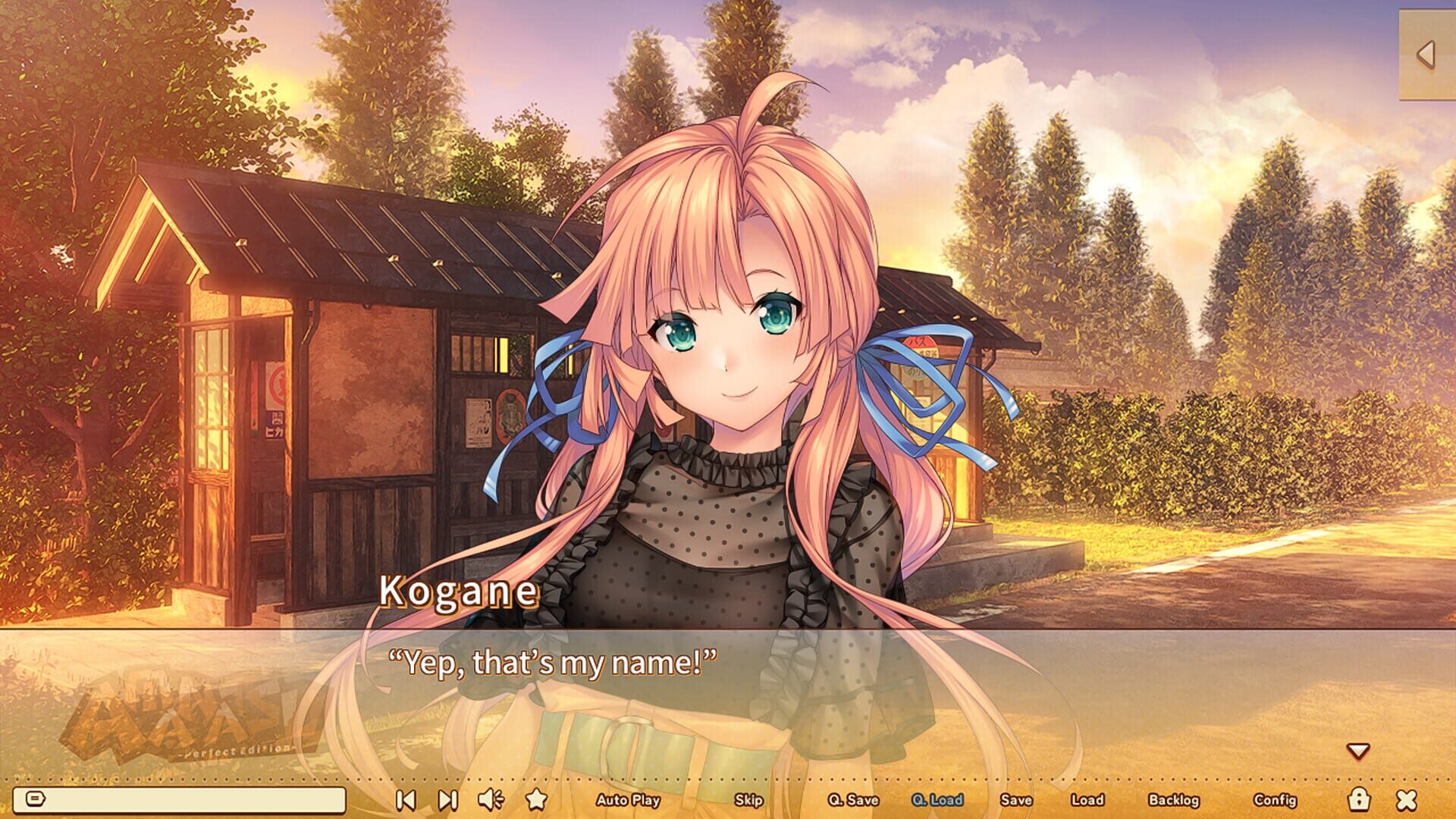The width and height of the screenshot is (1456, 819).
Task: Jump back with the previous-line icon
Action: pyautogui.click(x=406, y=800)
